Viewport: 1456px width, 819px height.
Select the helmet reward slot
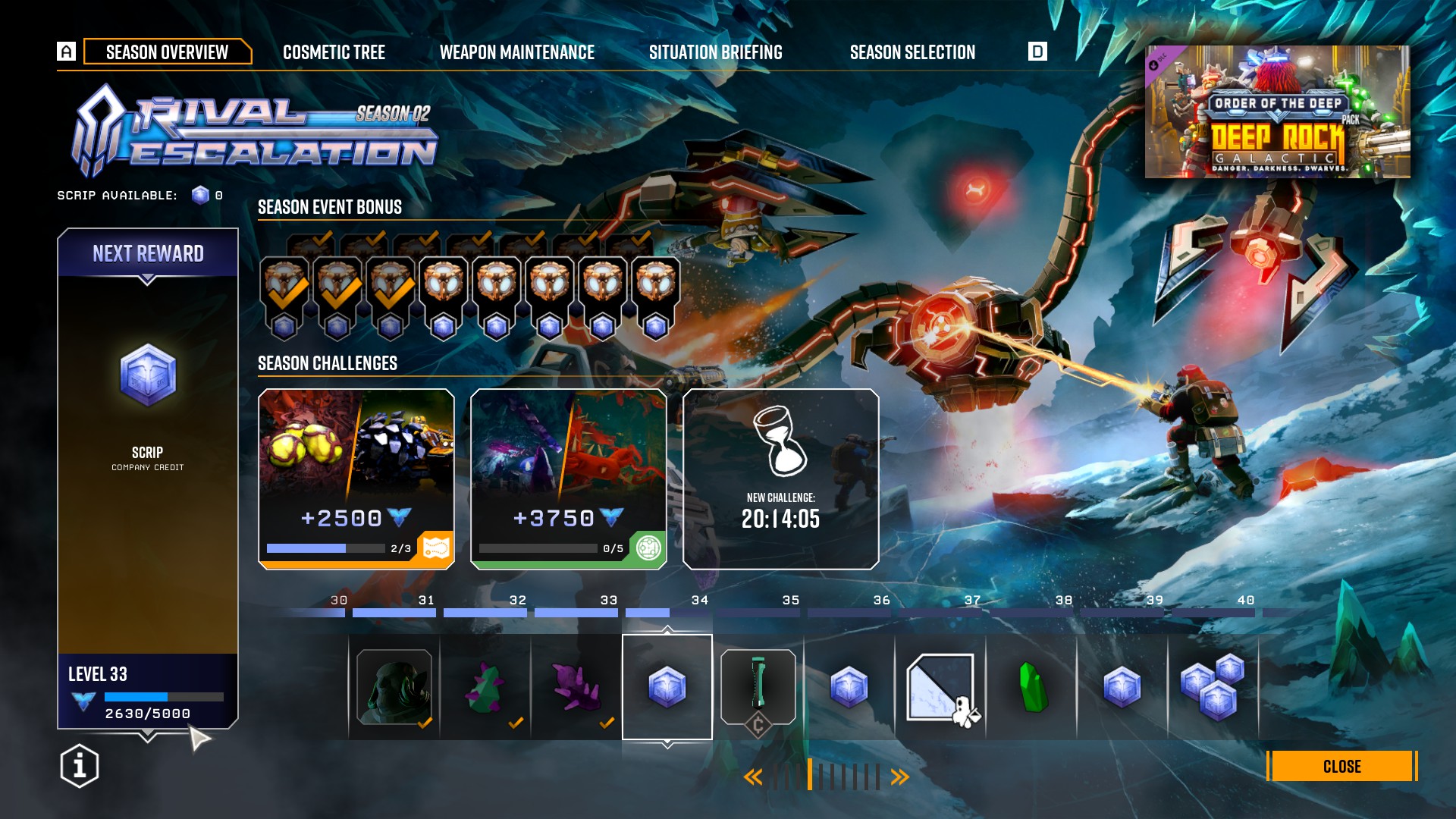tap(394, 687)
